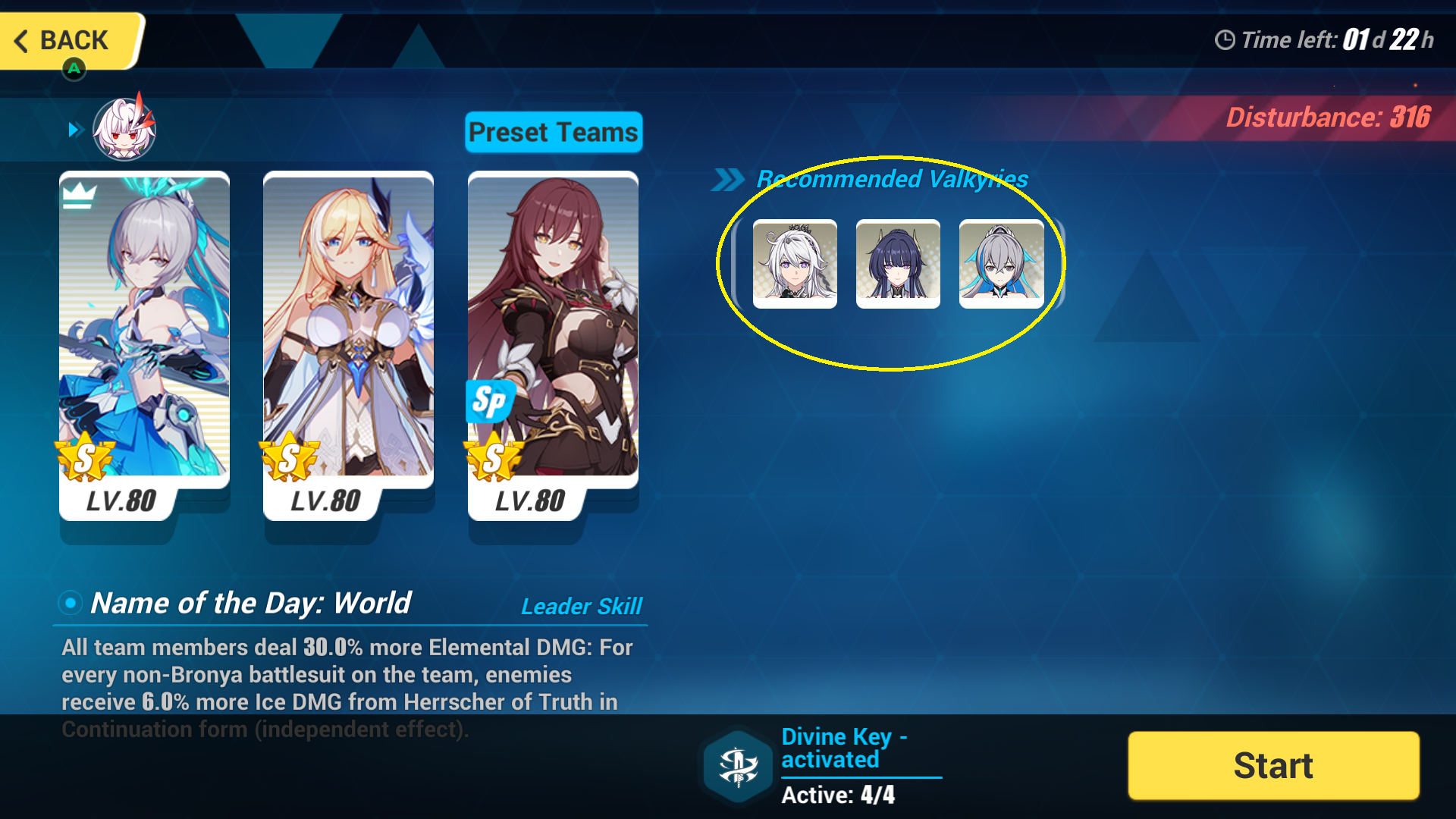Click the Disturbance 316 counter
Viewport: 1456px width, 819px height.
[1327, 118]
